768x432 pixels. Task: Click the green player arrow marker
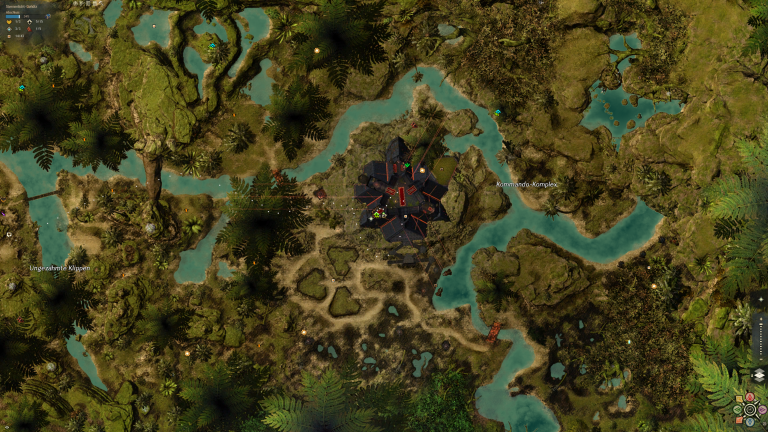(x=377, y=214)
